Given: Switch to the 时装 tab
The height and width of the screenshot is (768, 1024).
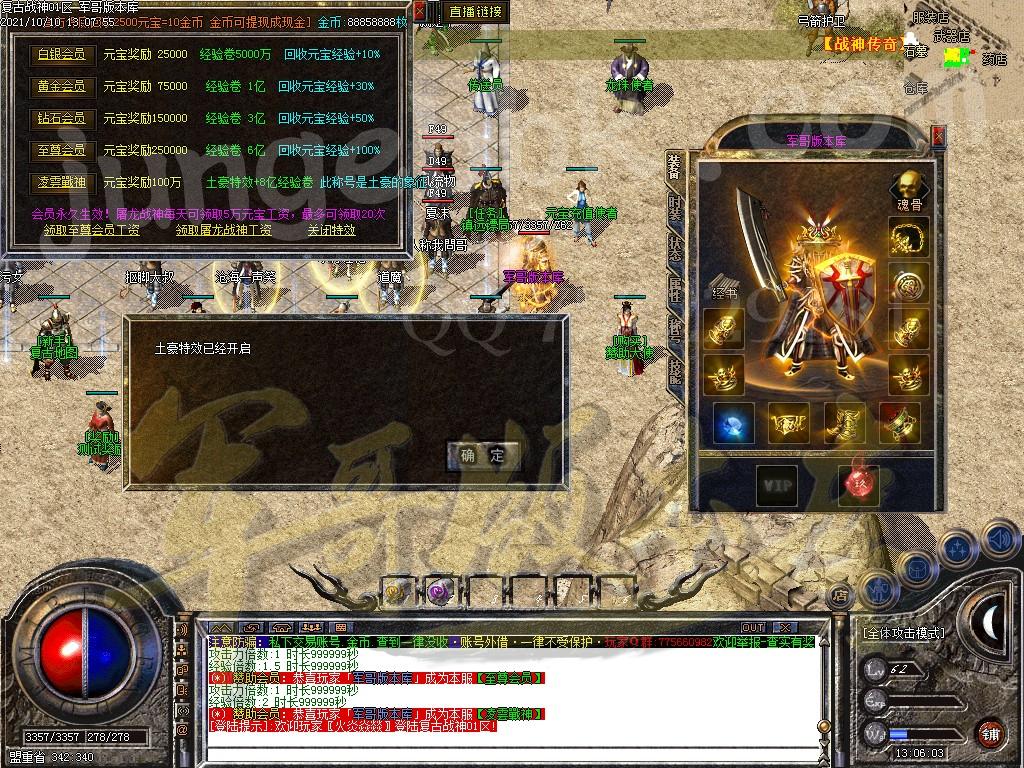Looking at the screenshot, I should (x=676, y=208).
